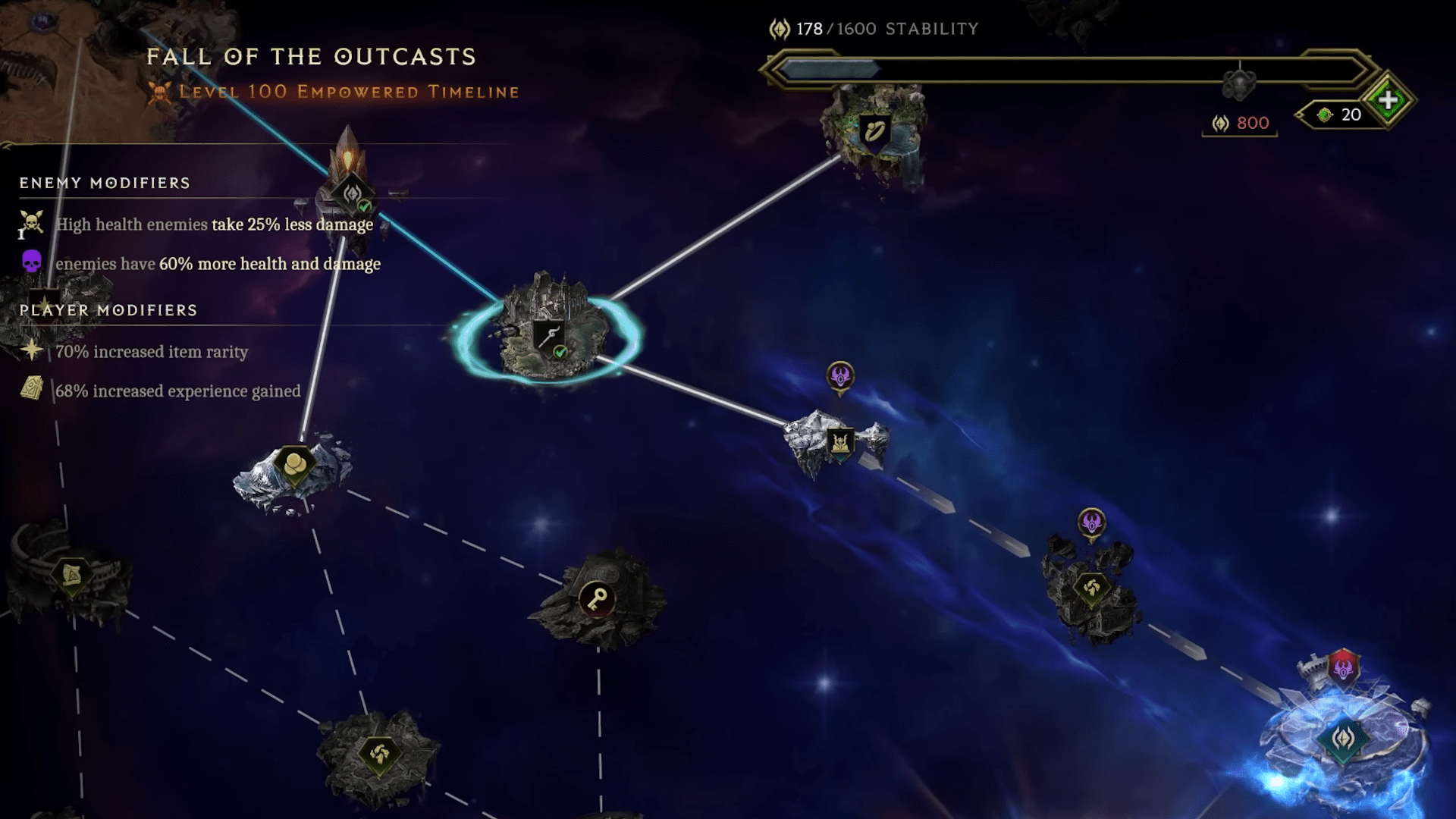Screen dimensions: 1456x819
Task: Click the boss skull marker on stability bar
Action: 1240,82
